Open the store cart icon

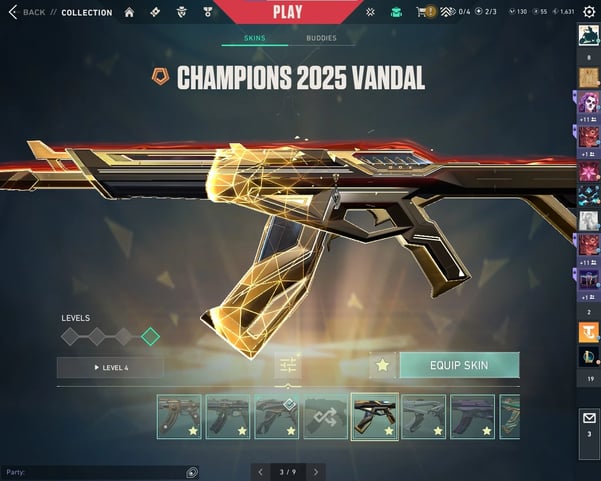click(x=421, y=12)
